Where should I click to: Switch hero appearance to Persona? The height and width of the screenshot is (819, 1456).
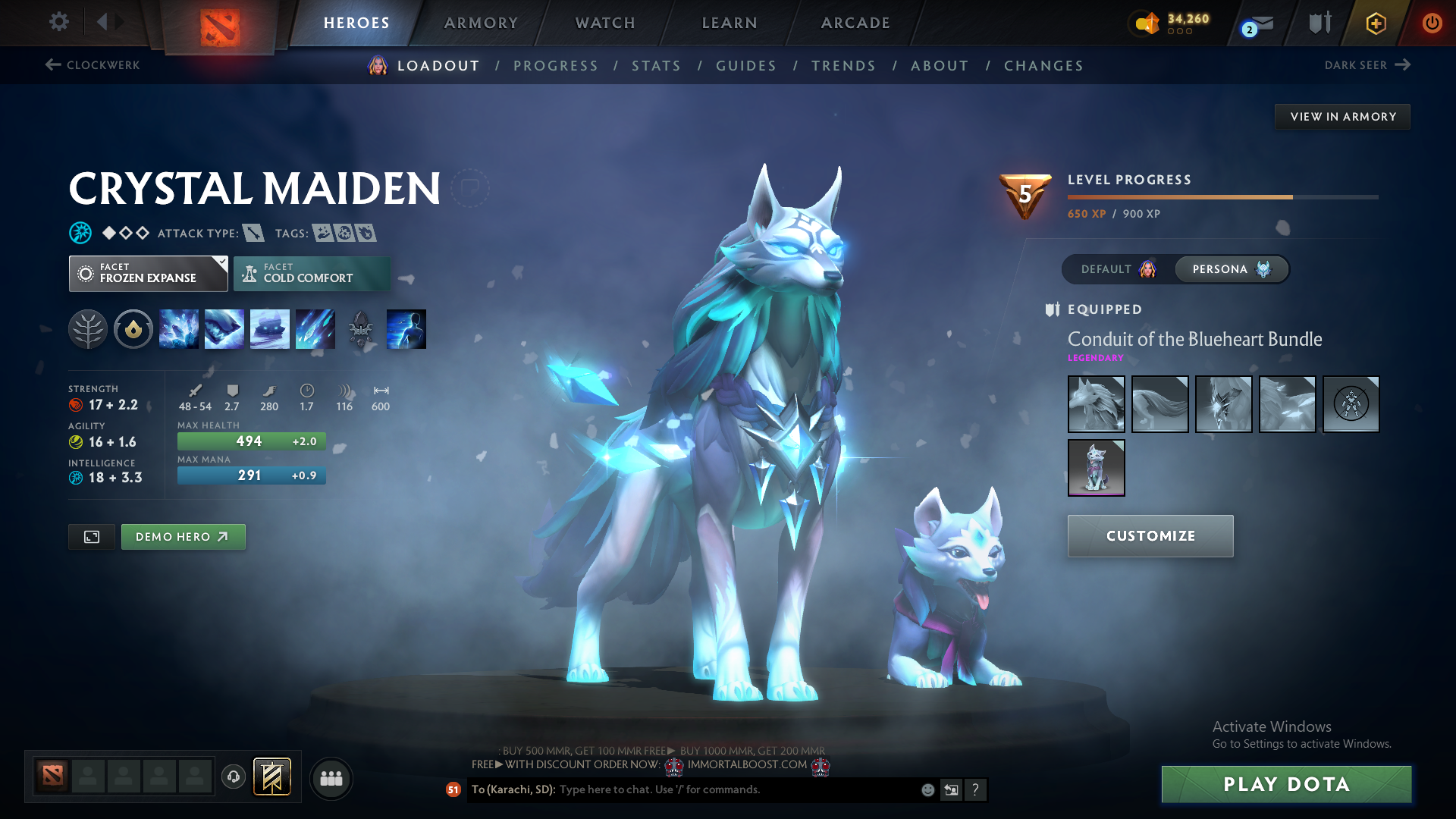click(1231, 269)
